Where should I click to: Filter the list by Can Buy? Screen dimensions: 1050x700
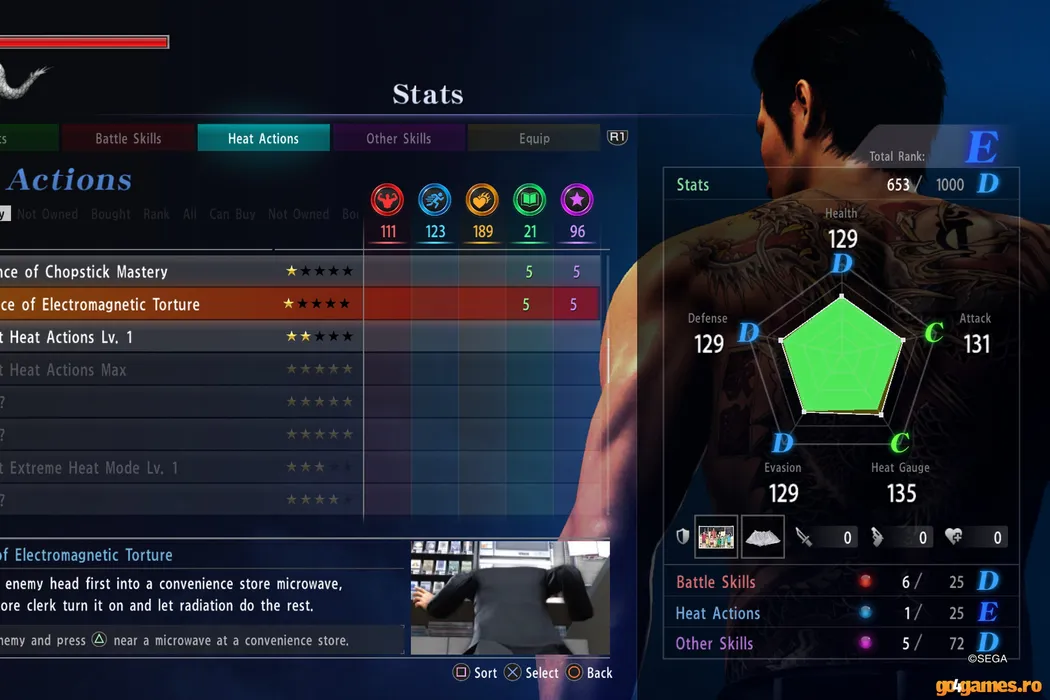(232, 214)
